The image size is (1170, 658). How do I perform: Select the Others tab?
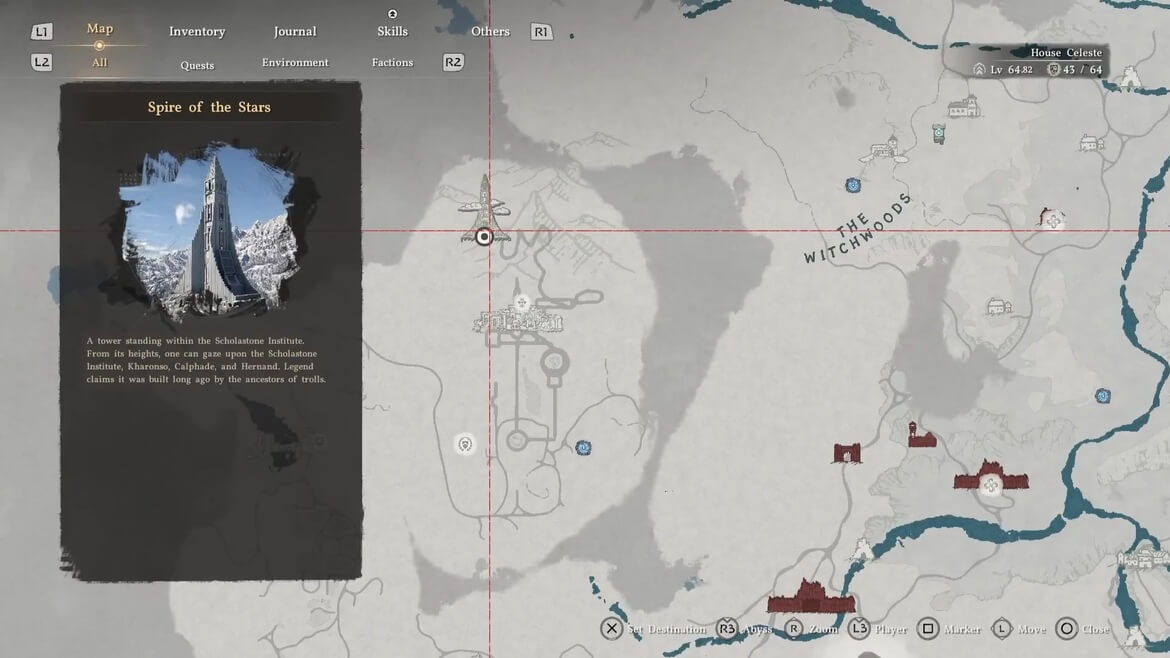click(490, 32)
